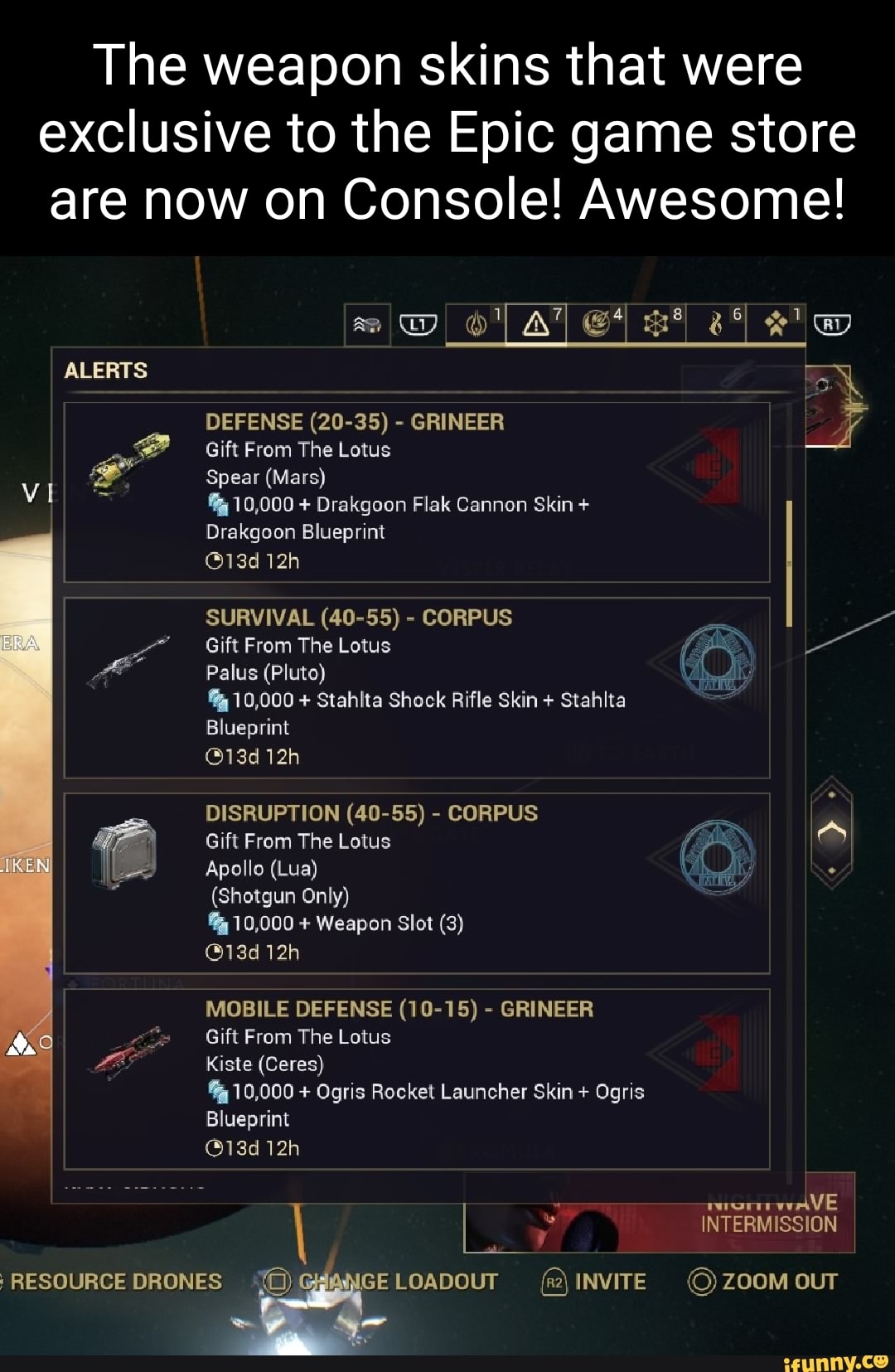Switch to the planet-and-arrow tab with 4
895x1372 pixels.
coord(597,324)
